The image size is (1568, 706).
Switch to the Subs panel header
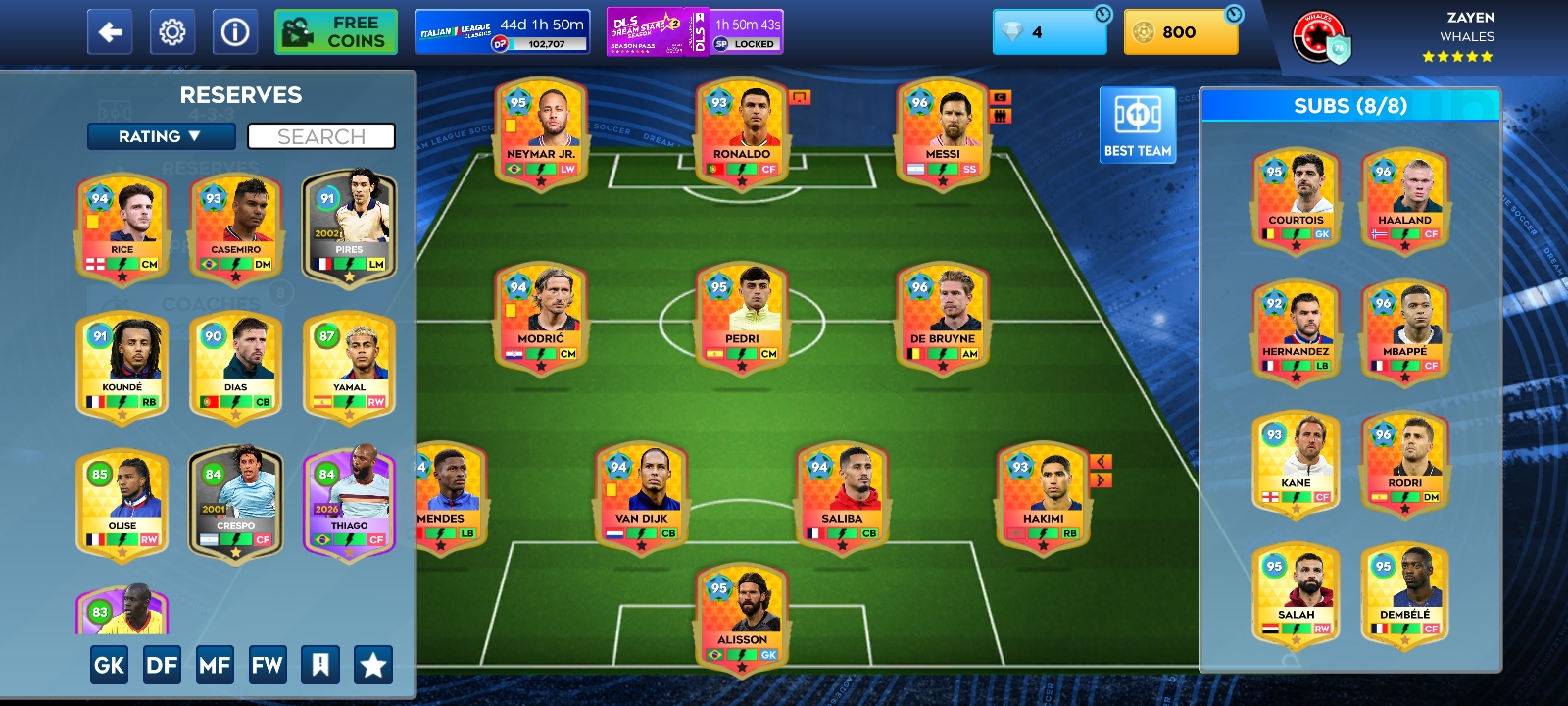tap(1350, 107)
